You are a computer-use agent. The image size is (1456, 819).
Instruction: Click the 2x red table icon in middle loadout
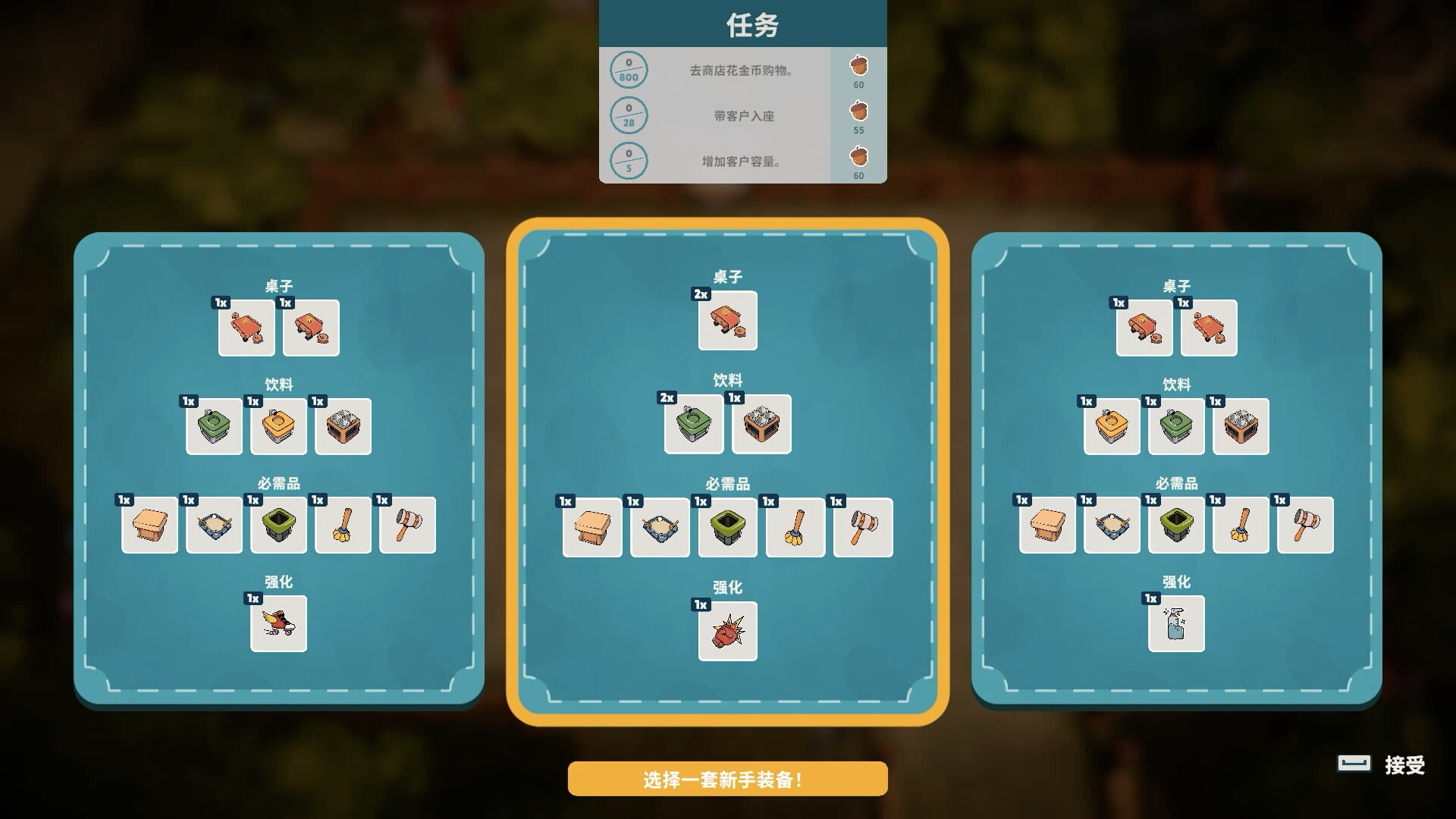click(x=727, y=321)
